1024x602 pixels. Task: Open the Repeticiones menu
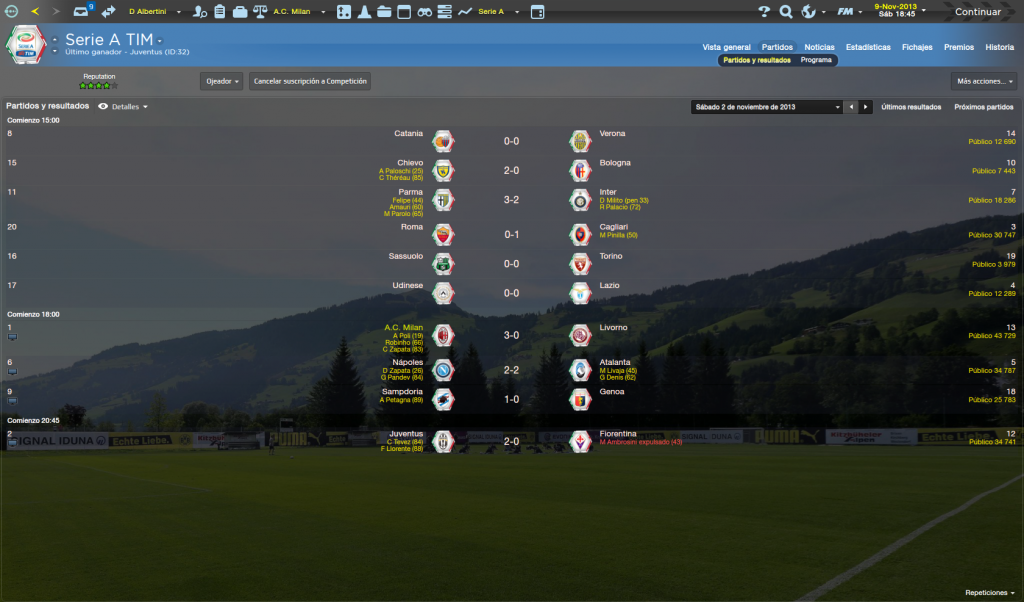(989, 592)
